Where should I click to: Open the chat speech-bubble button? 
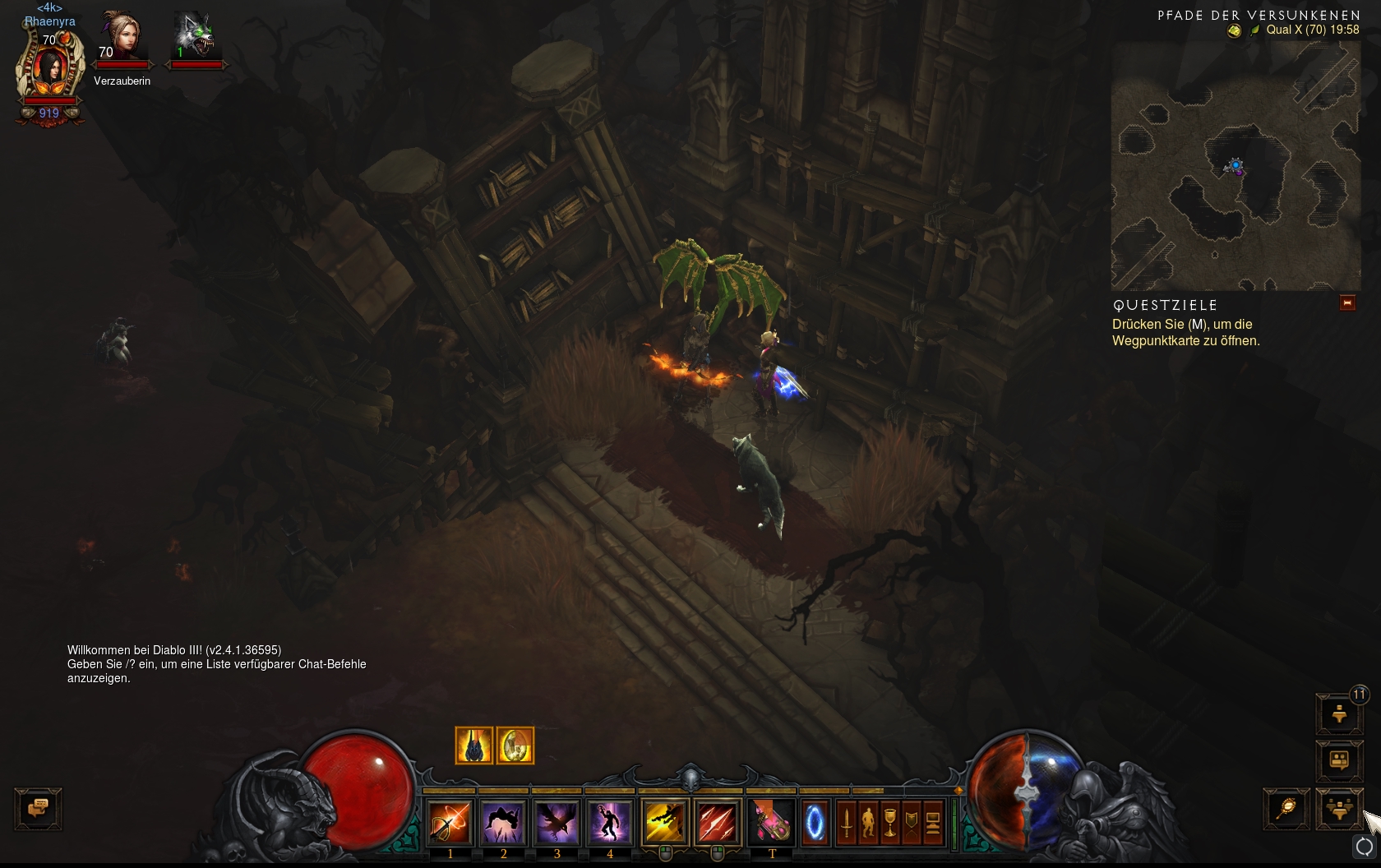39,809
